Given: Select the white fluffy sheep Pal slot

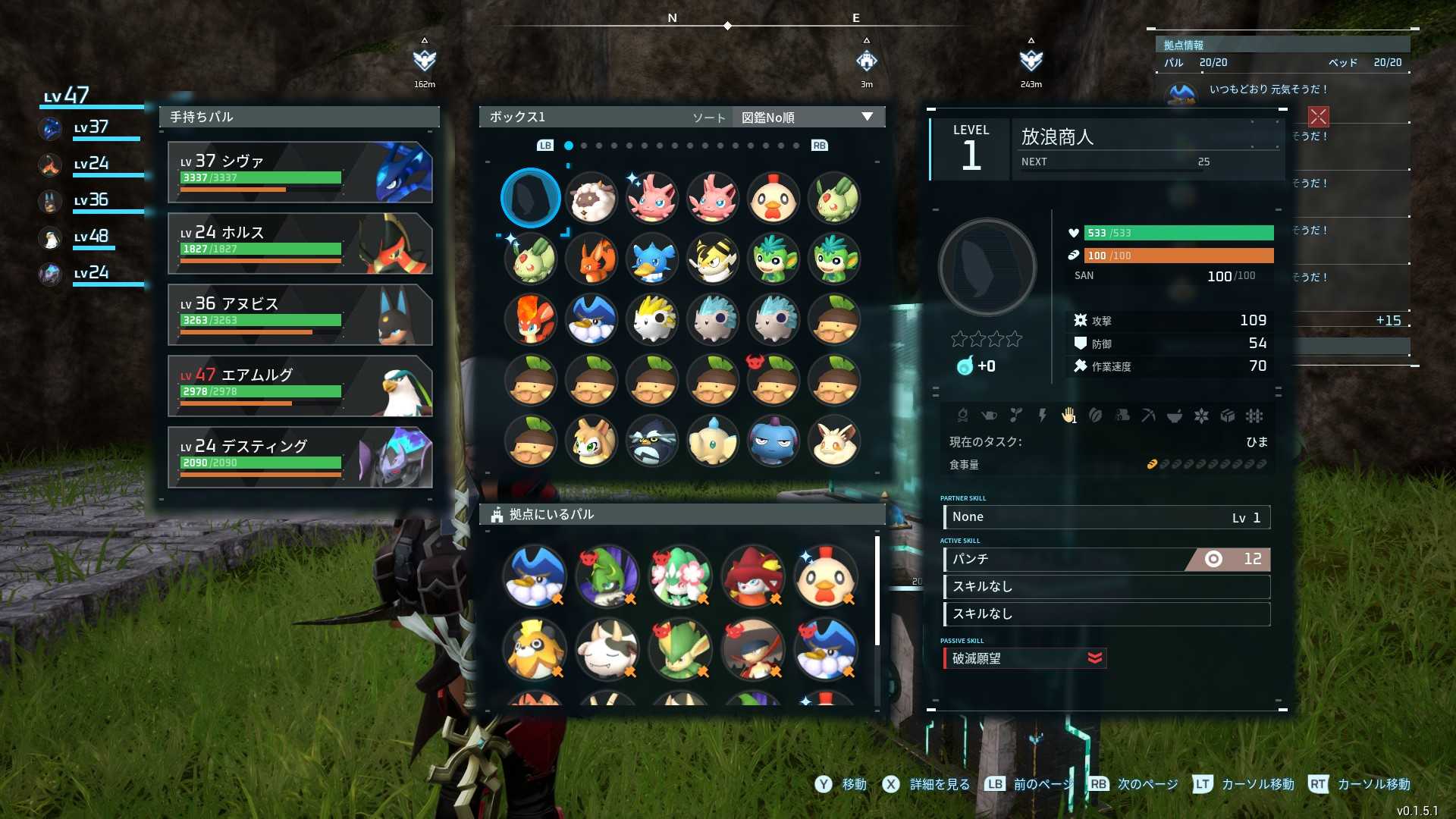Looking at the screenshot, I should [x=591, y=198].
